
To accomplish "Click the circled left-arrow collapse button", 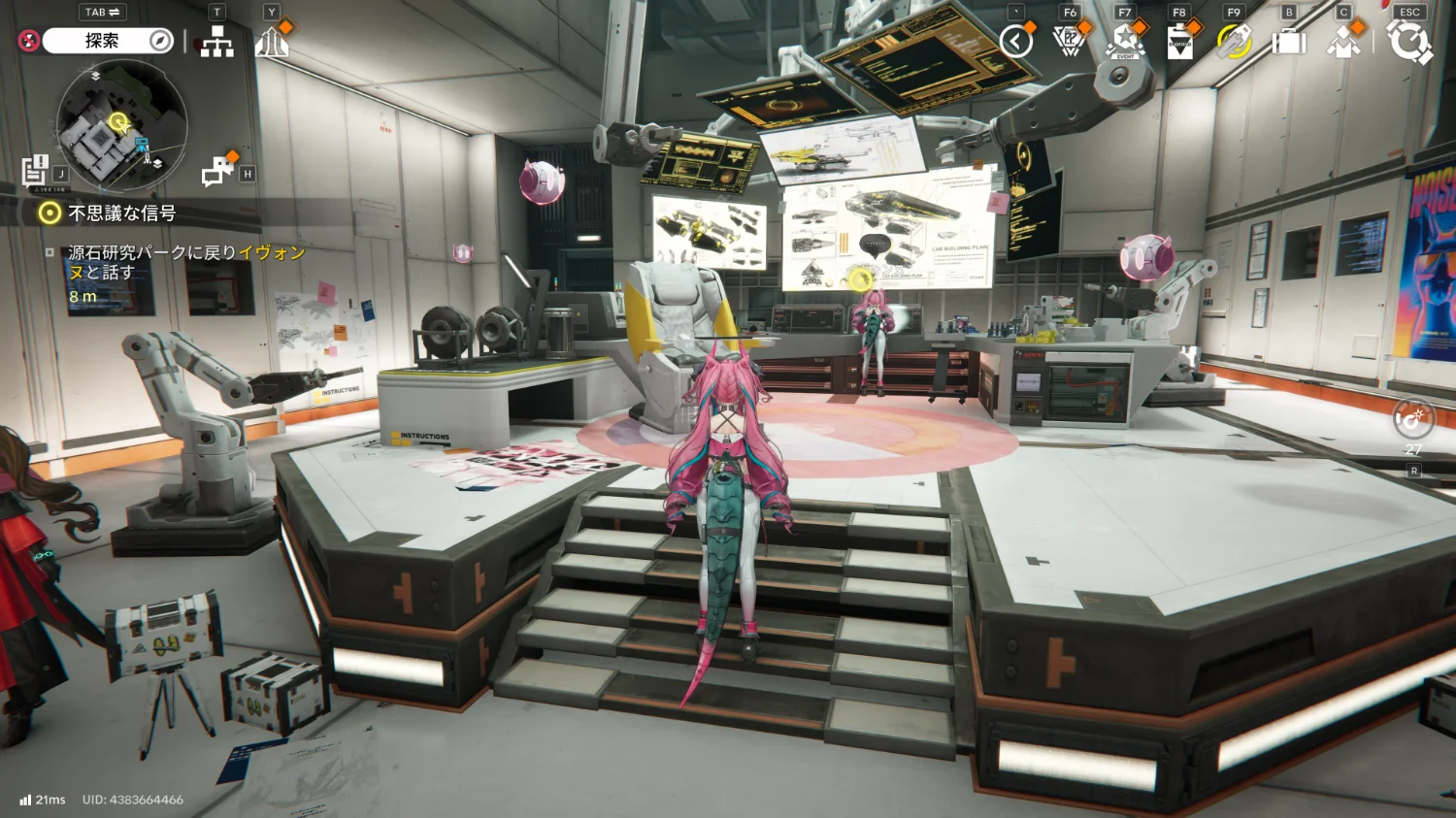I will pos(1016,42).
